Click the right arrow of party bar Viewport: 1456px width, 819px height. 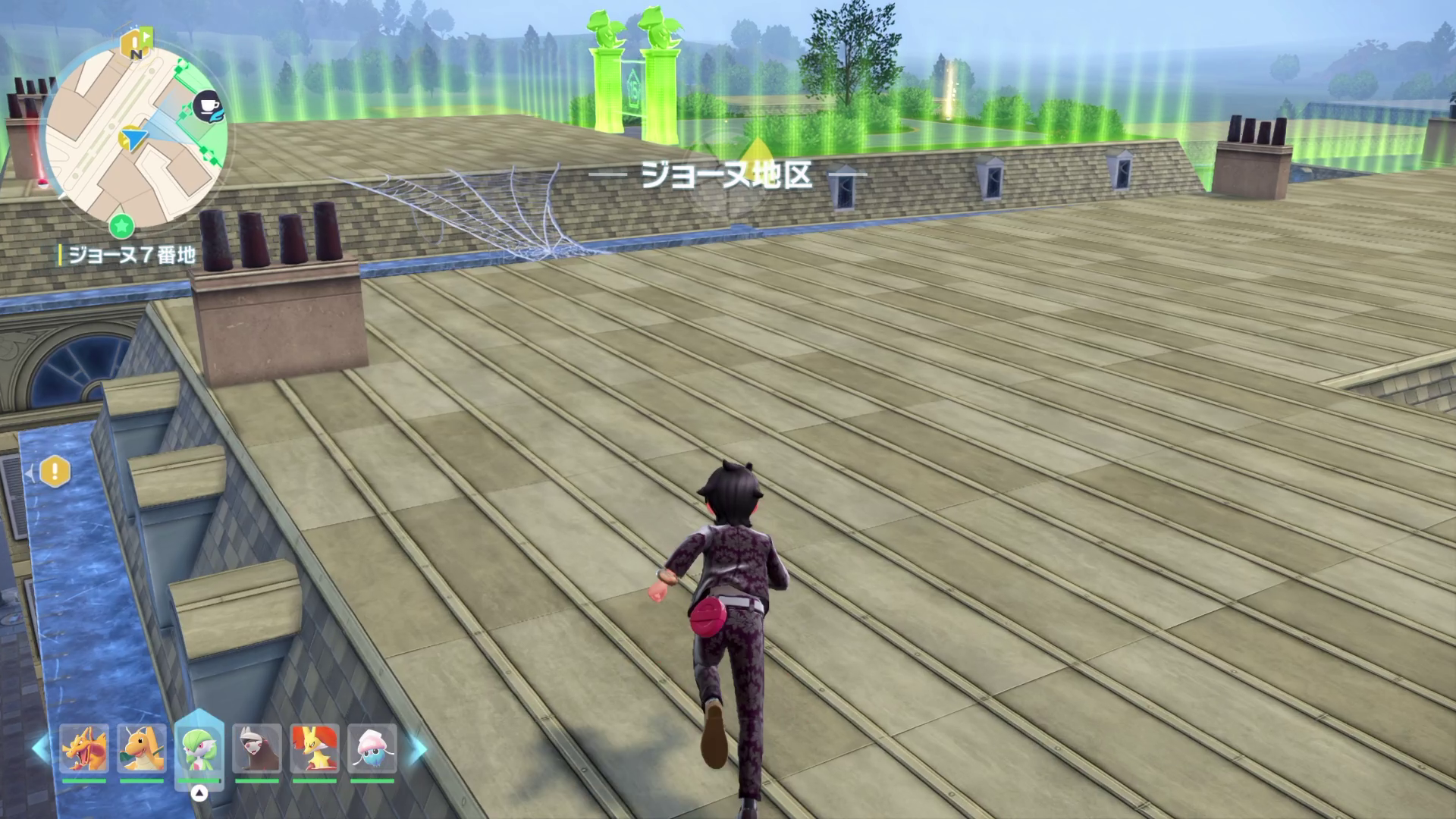[418, 749]
